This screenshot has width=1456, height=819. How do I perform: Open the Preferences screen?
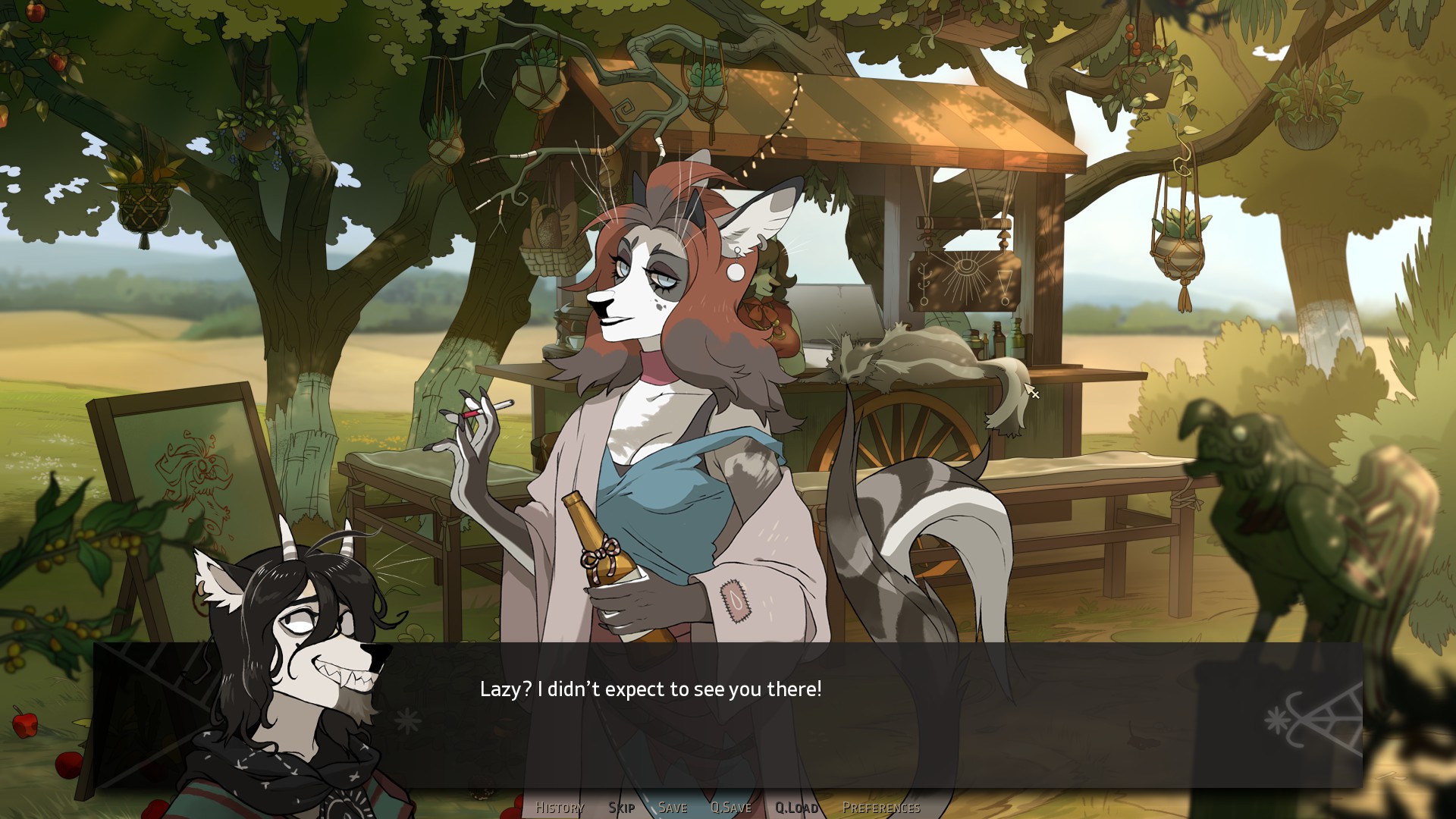pos(881,808)
